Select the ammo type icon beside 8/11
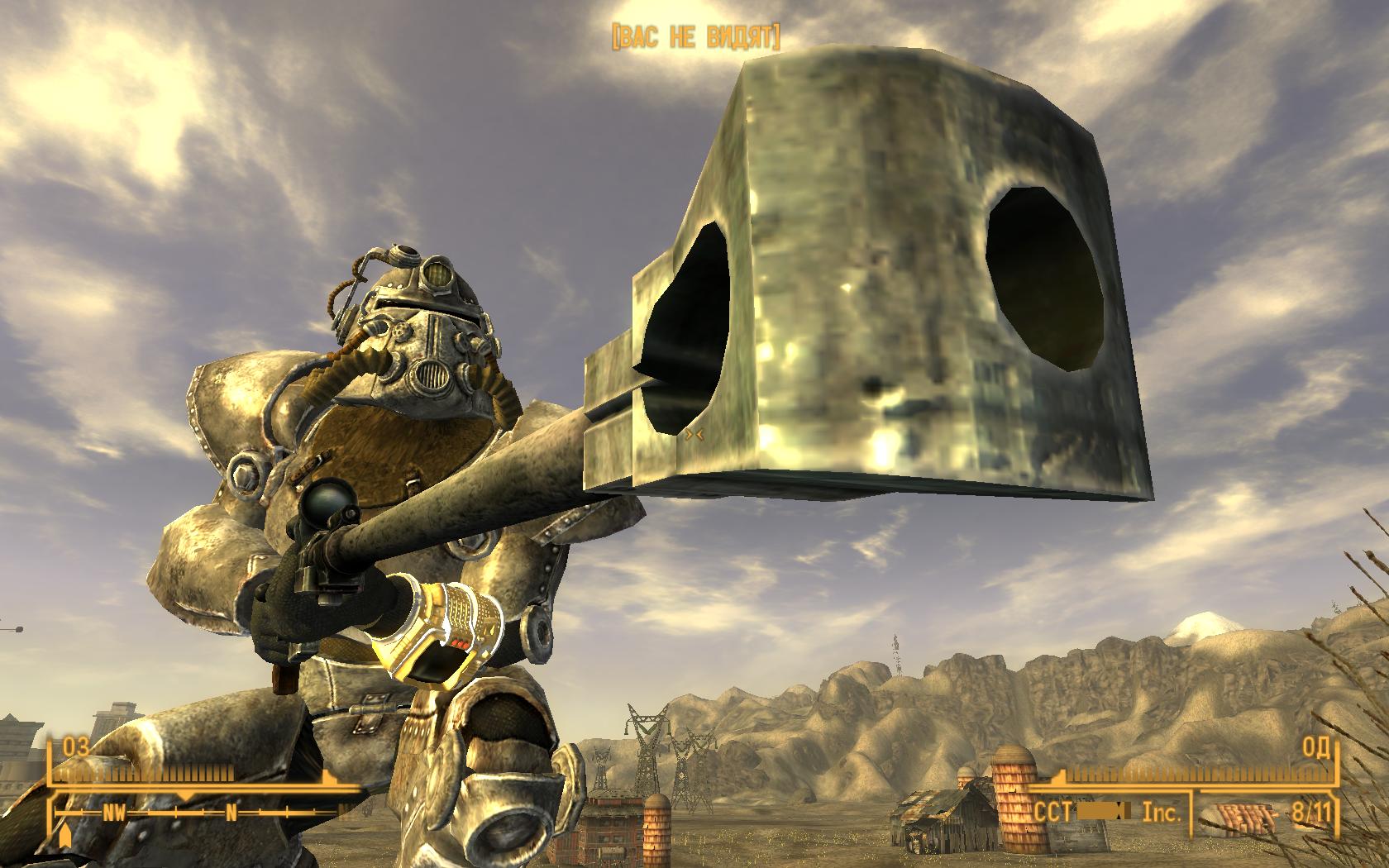Screen dimensions: 1389x868 click(1247, 817)
